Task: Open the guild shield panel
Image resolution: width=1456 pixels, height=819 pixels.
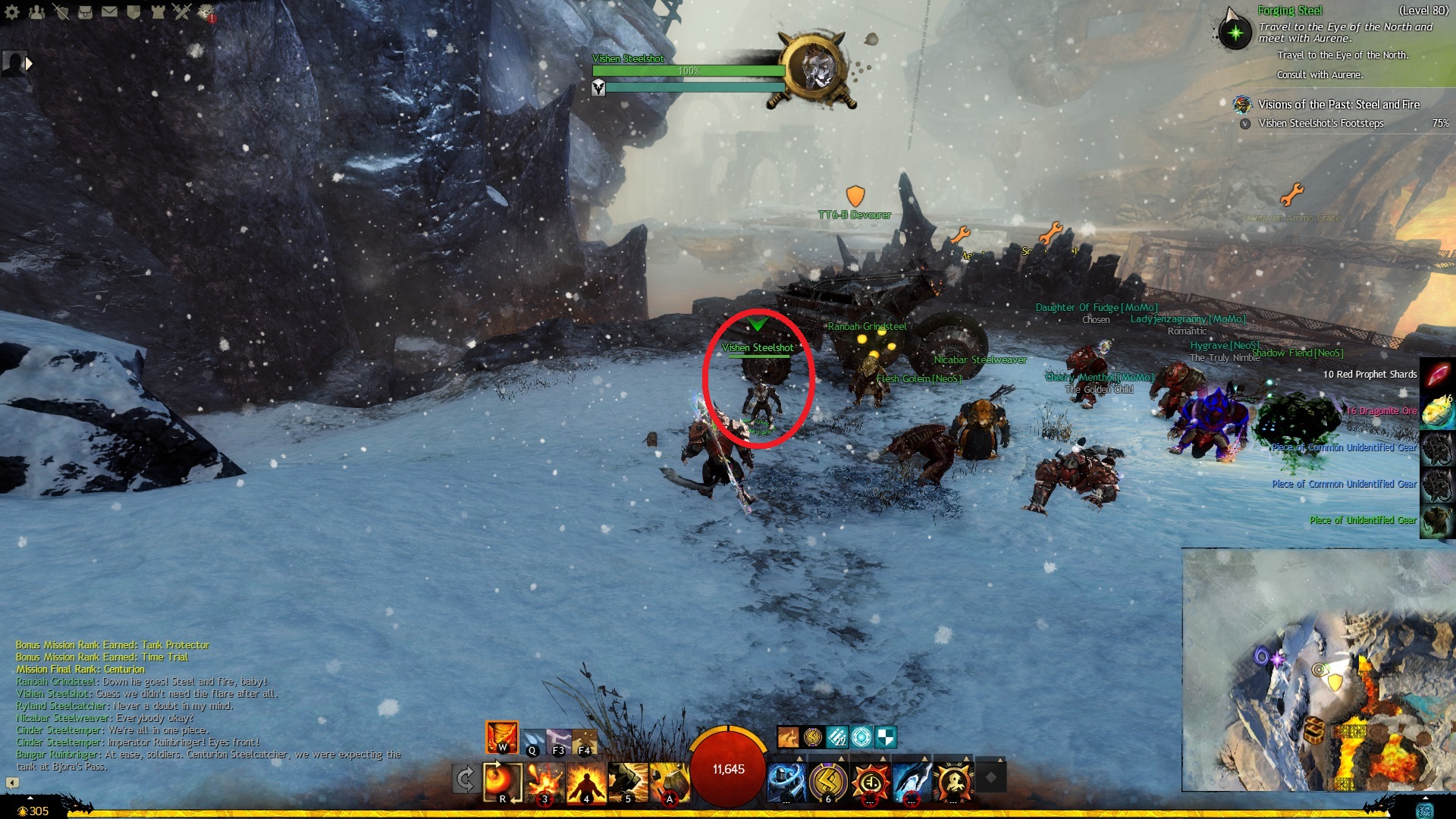Action: click(133, 11)
